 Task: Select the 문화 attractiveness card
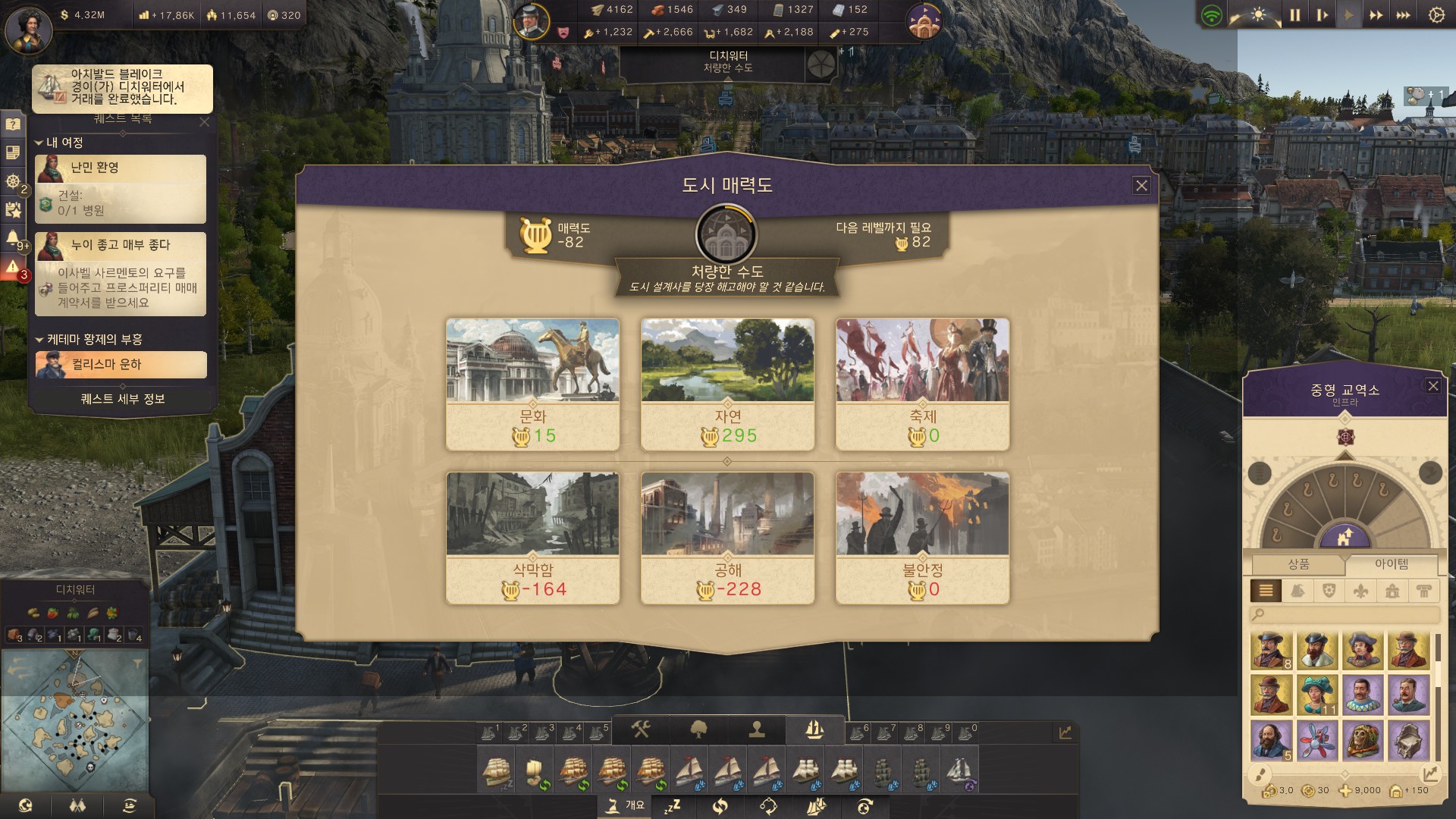click(532, 384)
